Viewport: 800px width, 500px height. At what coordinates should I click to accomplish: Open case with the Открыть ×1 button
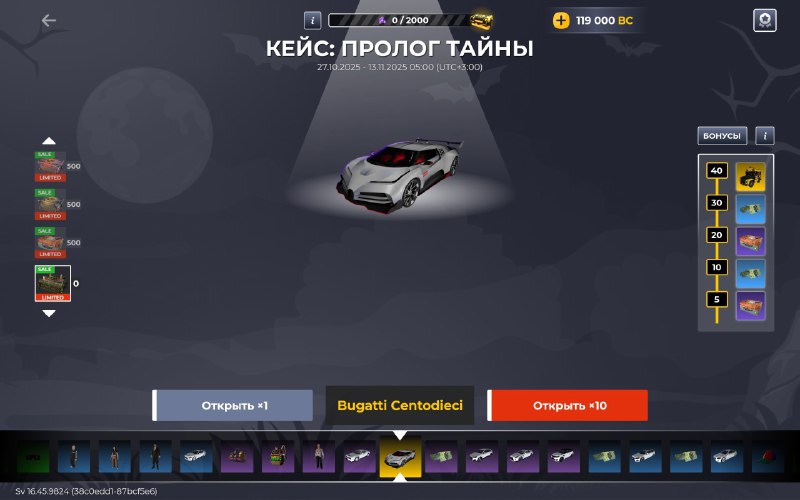point(234,406)
